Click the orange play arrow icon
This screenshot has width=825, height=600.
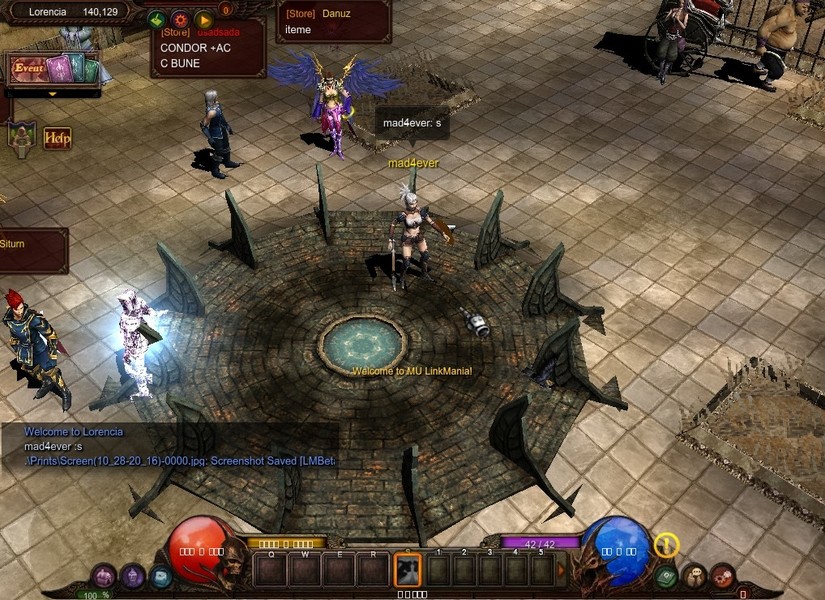pyautogui.click(x=203, y=19)
